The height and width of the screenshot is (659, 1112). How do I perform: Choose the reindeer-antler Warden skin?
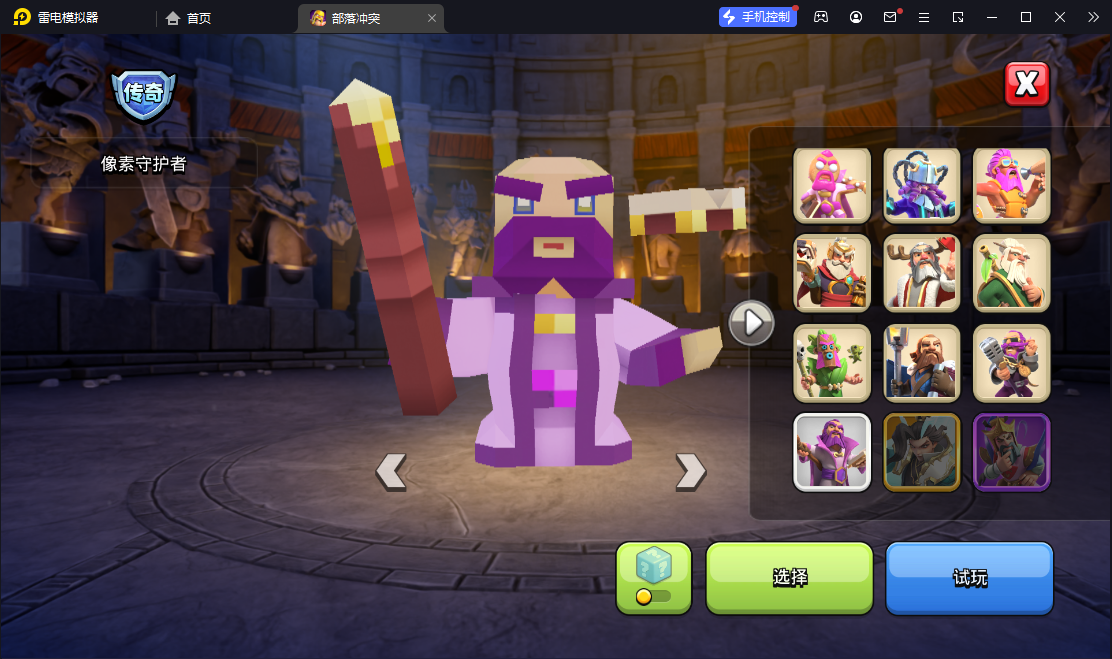pyautogui.click(x=922, y=273)
